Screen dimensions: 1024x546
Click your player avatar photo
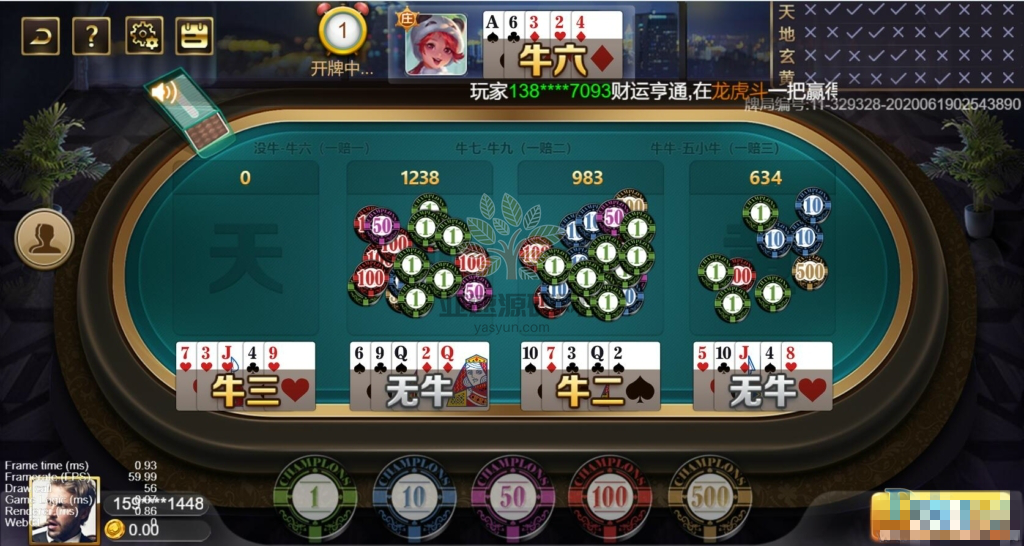click(x=64, y=511)
